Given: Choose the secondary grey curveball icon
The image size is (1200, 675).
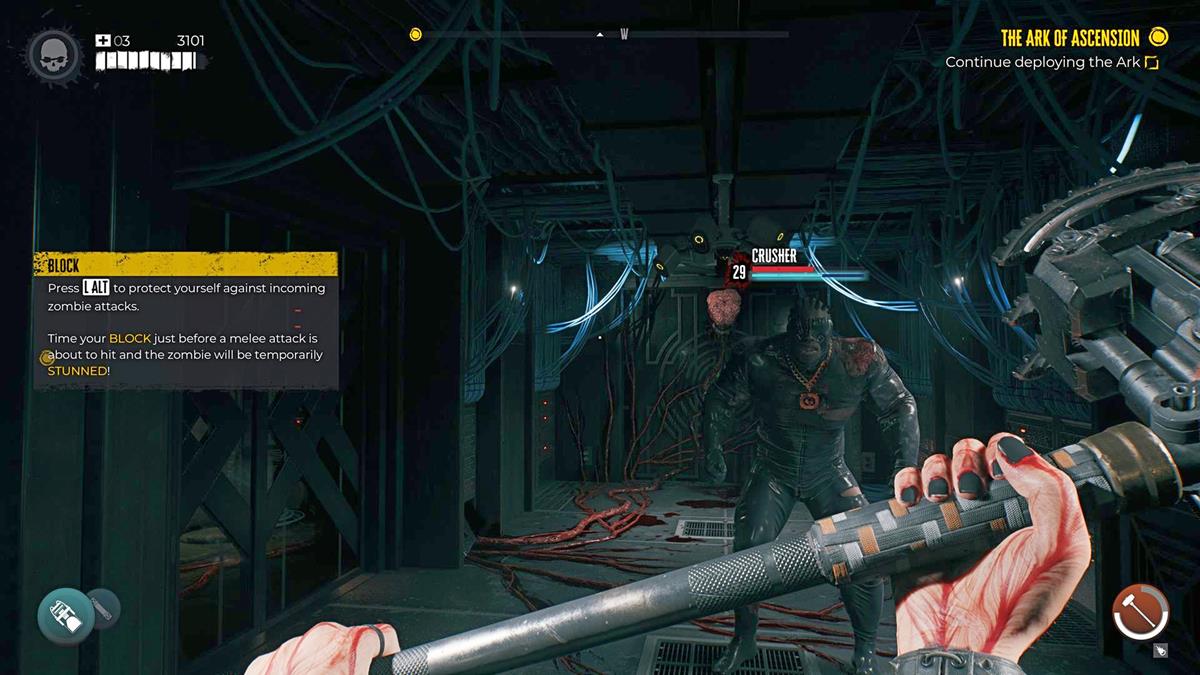Looking at the screenshot, I should (103, 606).
